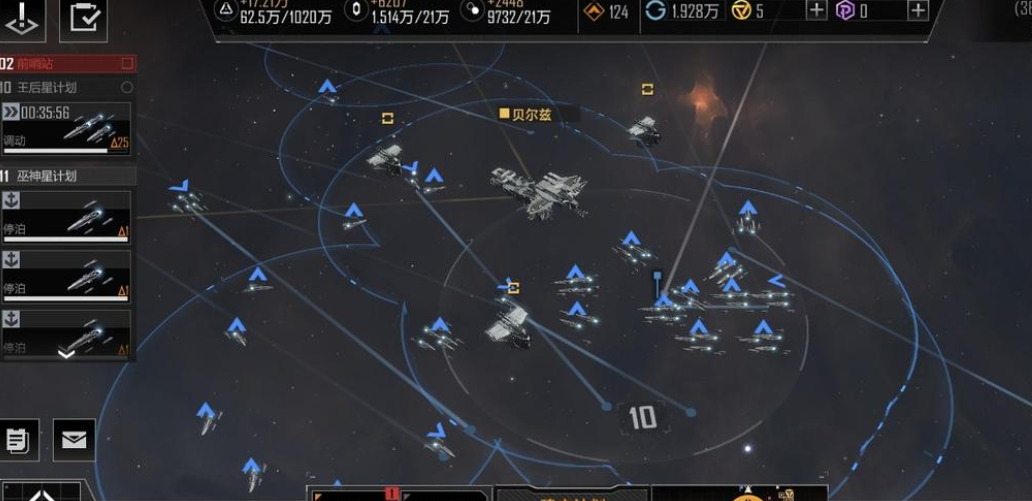
Task: Add more of the purple hexagon currency
Action: [918, 11]
